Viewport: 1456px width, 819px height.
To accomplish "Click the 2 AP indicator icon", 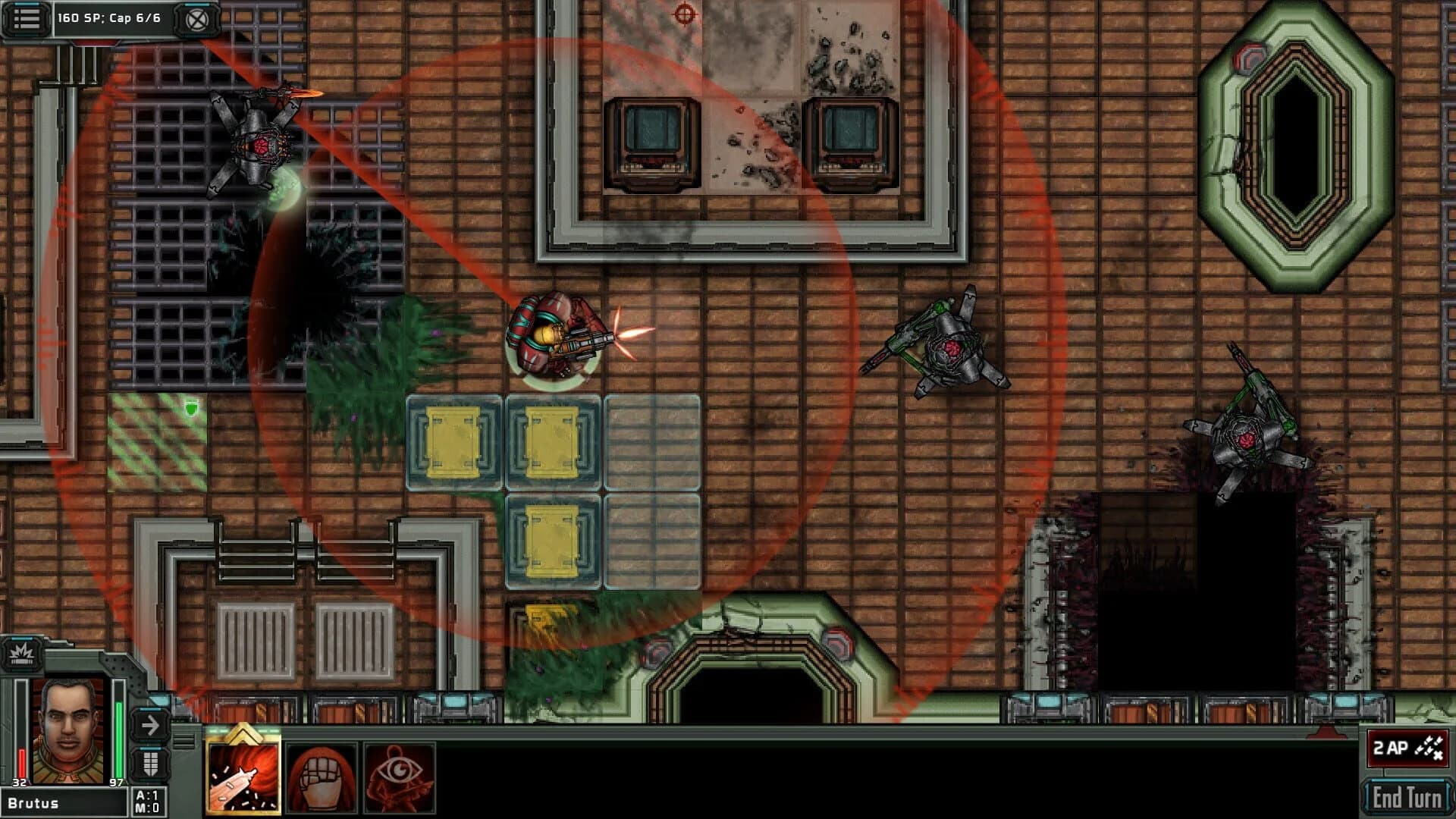I will point(1407,747).
